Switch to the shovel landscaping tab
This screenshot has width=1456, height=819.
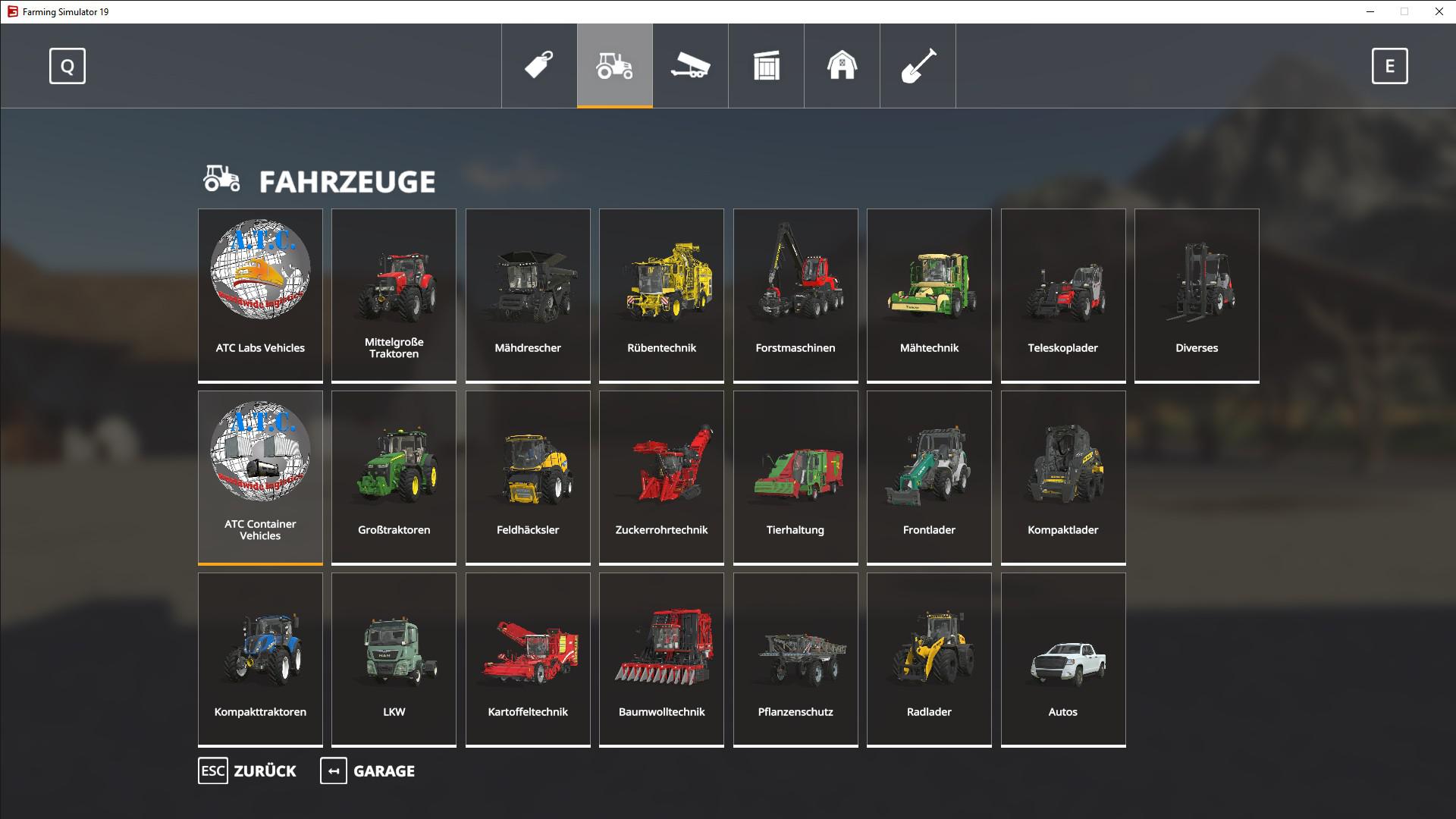pyautogui.click(x=918, y=66)
